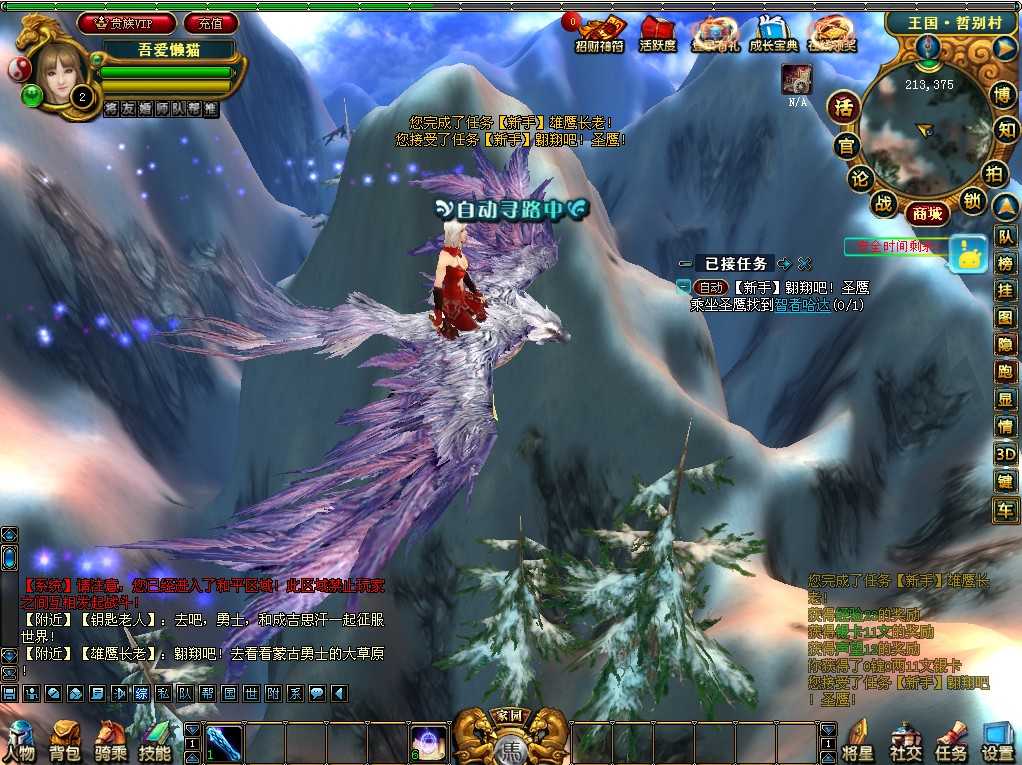
Task: Click the 馬 horse medallion button
Action: click(x=511, y=746)
